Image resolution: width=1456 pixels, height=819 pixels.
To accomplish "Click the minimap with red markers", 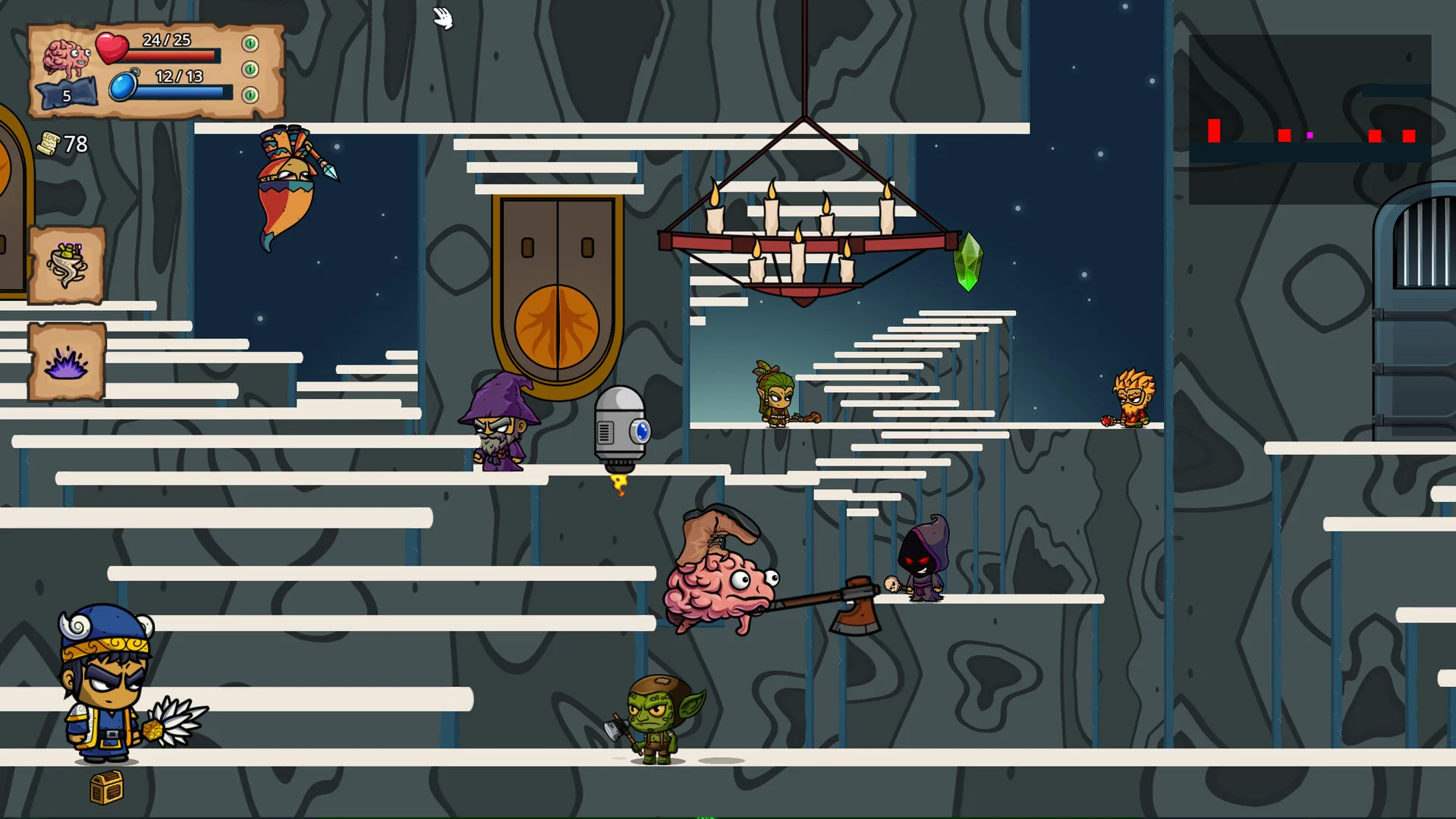I will click(x=1310, y=119).
